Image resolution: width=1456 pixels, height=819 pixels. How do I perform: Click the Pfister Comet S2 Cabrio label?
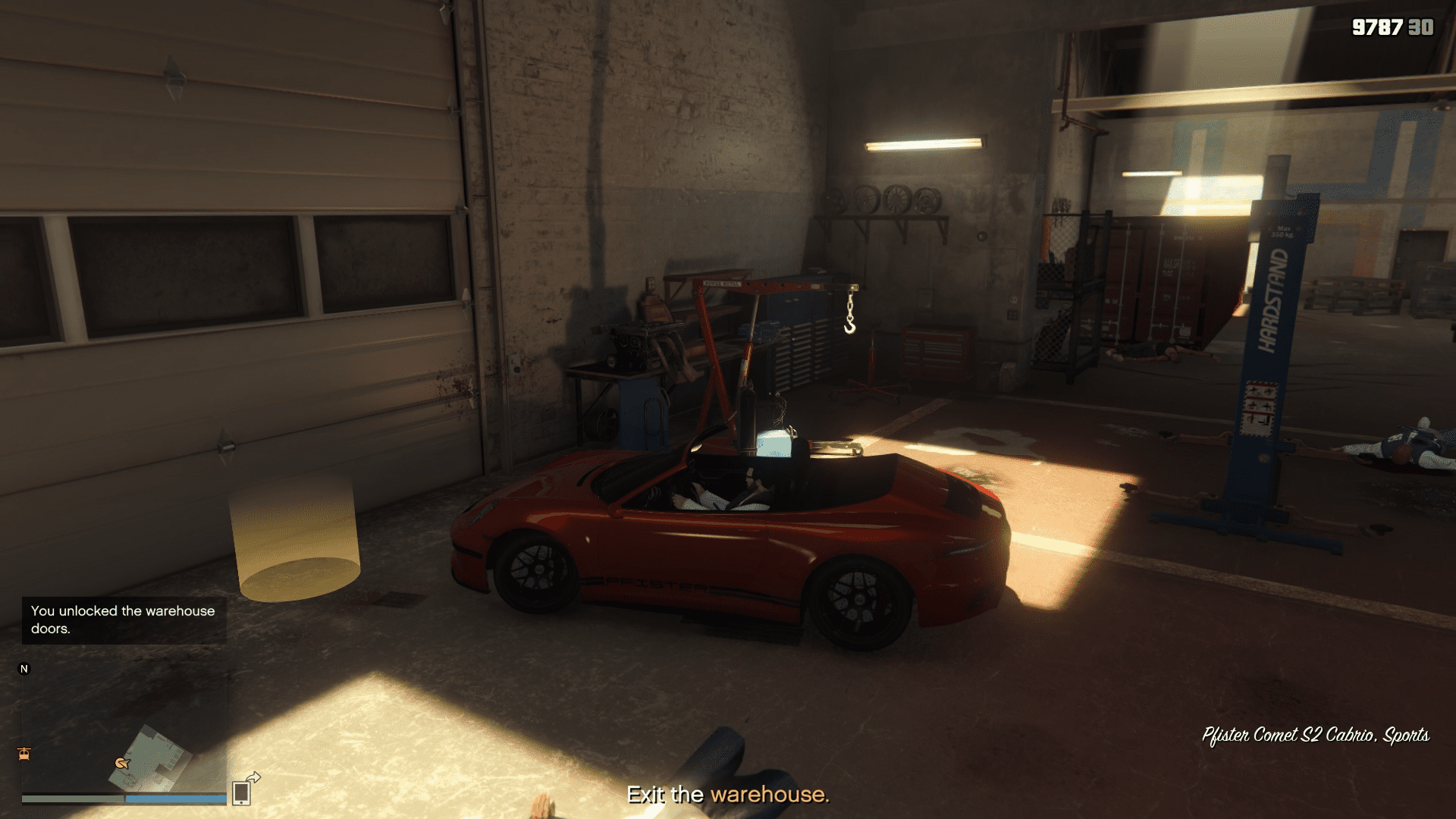coord(1289,736)
